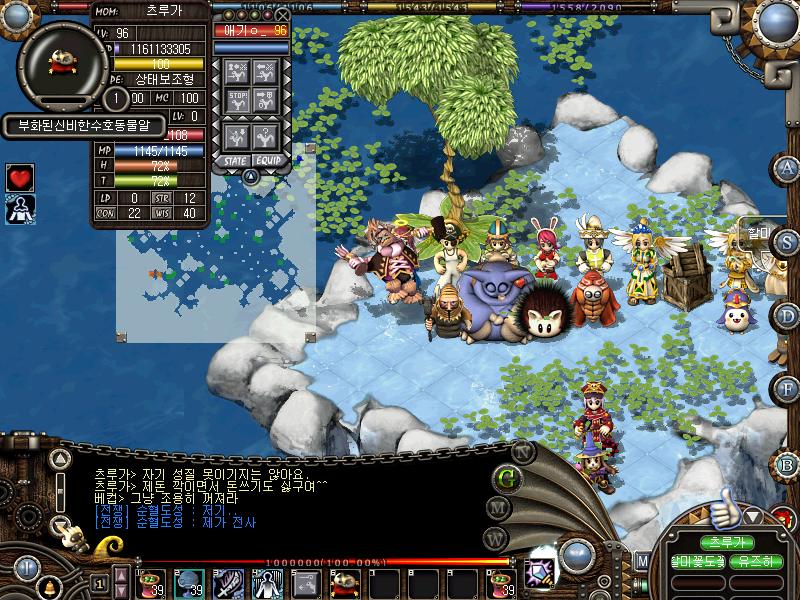Select party member 유즈히 in the list
The image size is (800, 600).
[x=756, y=562]
